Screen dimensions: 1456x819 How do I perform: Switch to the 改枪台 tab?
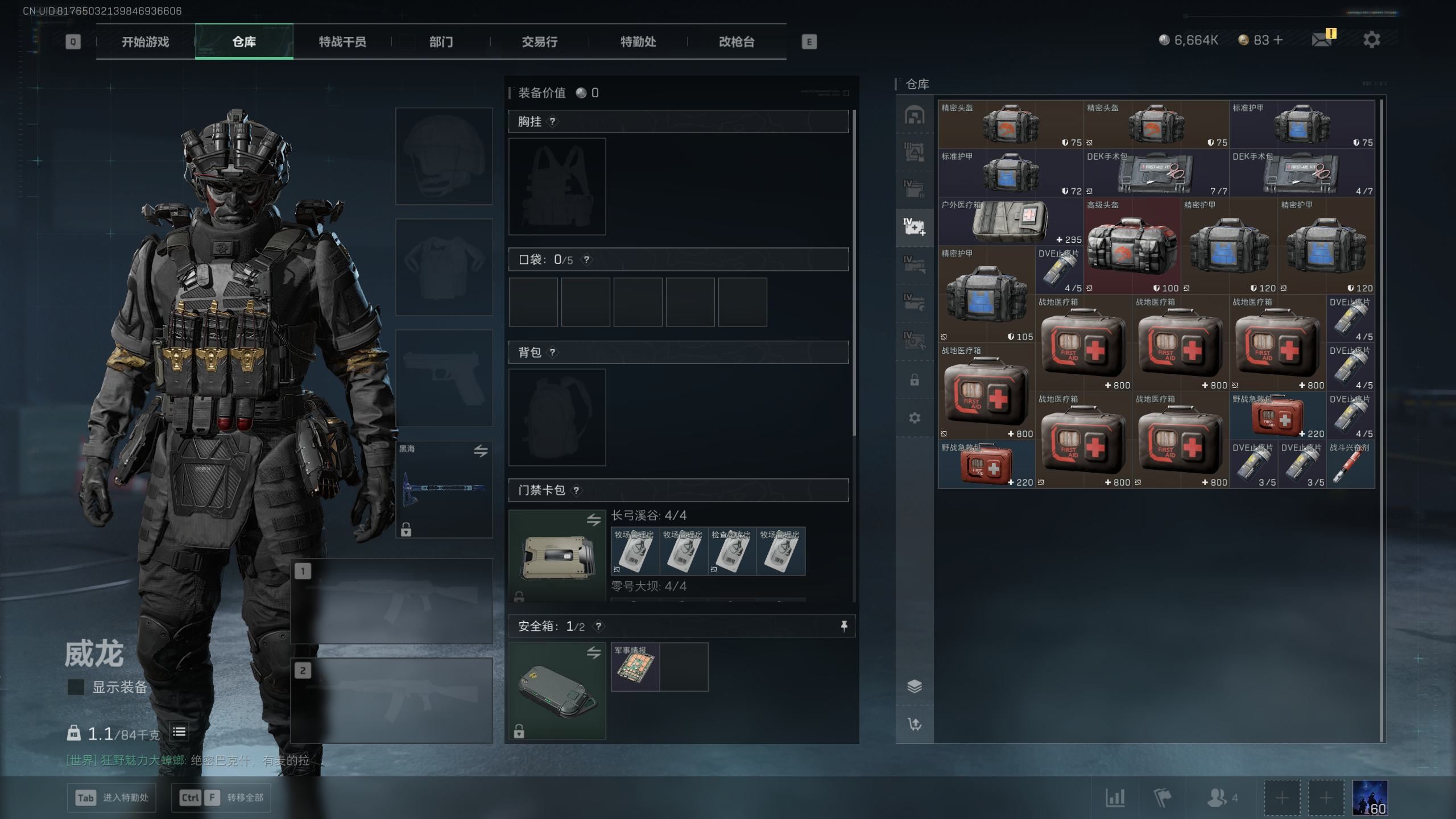coord(737,42)
